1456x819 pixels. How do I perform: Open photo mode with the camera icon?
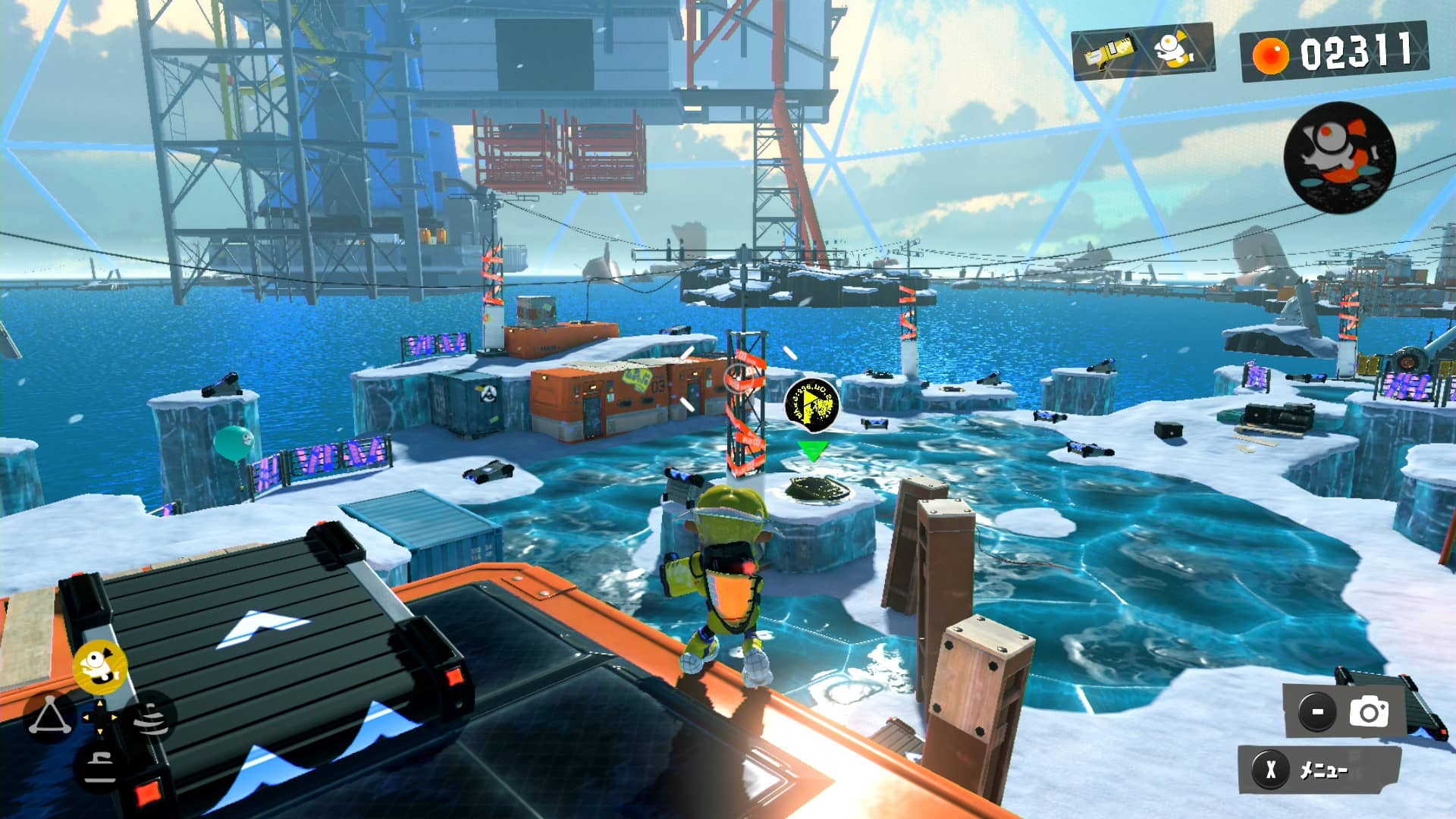pyautogui.click(x=1368, y=712)
